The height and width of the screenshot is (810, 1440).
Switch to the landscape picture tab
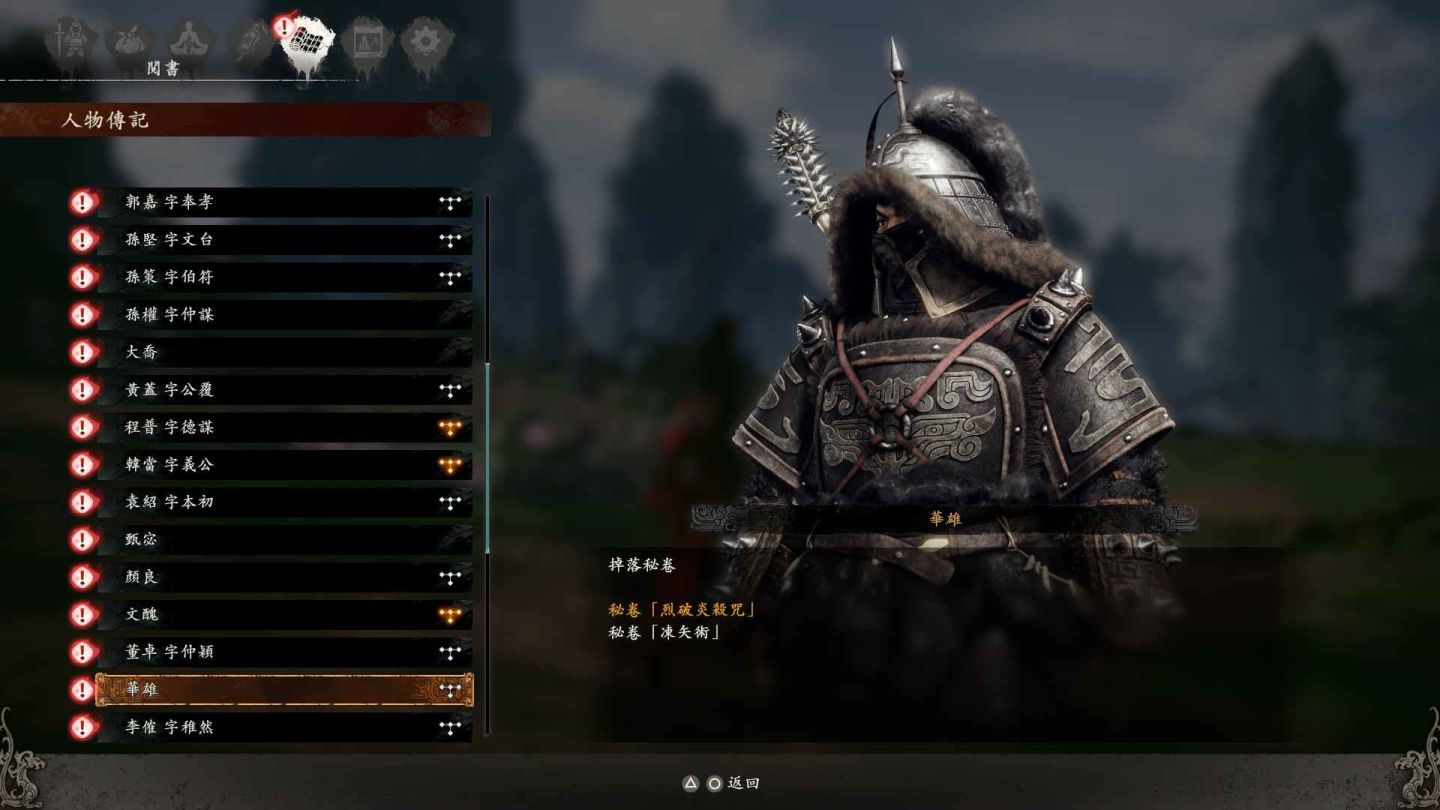coord(366,42)
